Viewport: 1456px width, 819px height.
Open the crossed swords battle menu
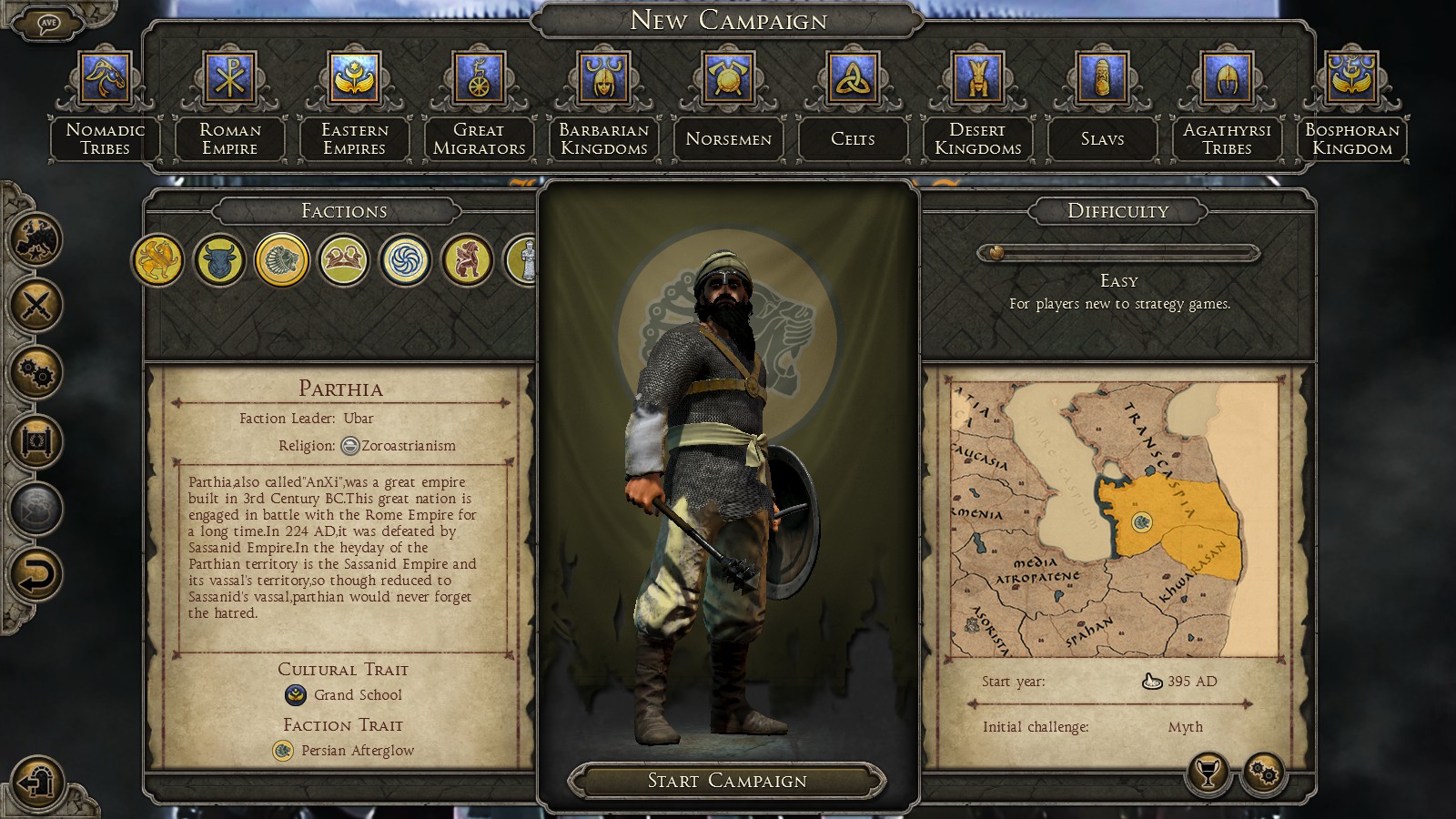[35, 305]
